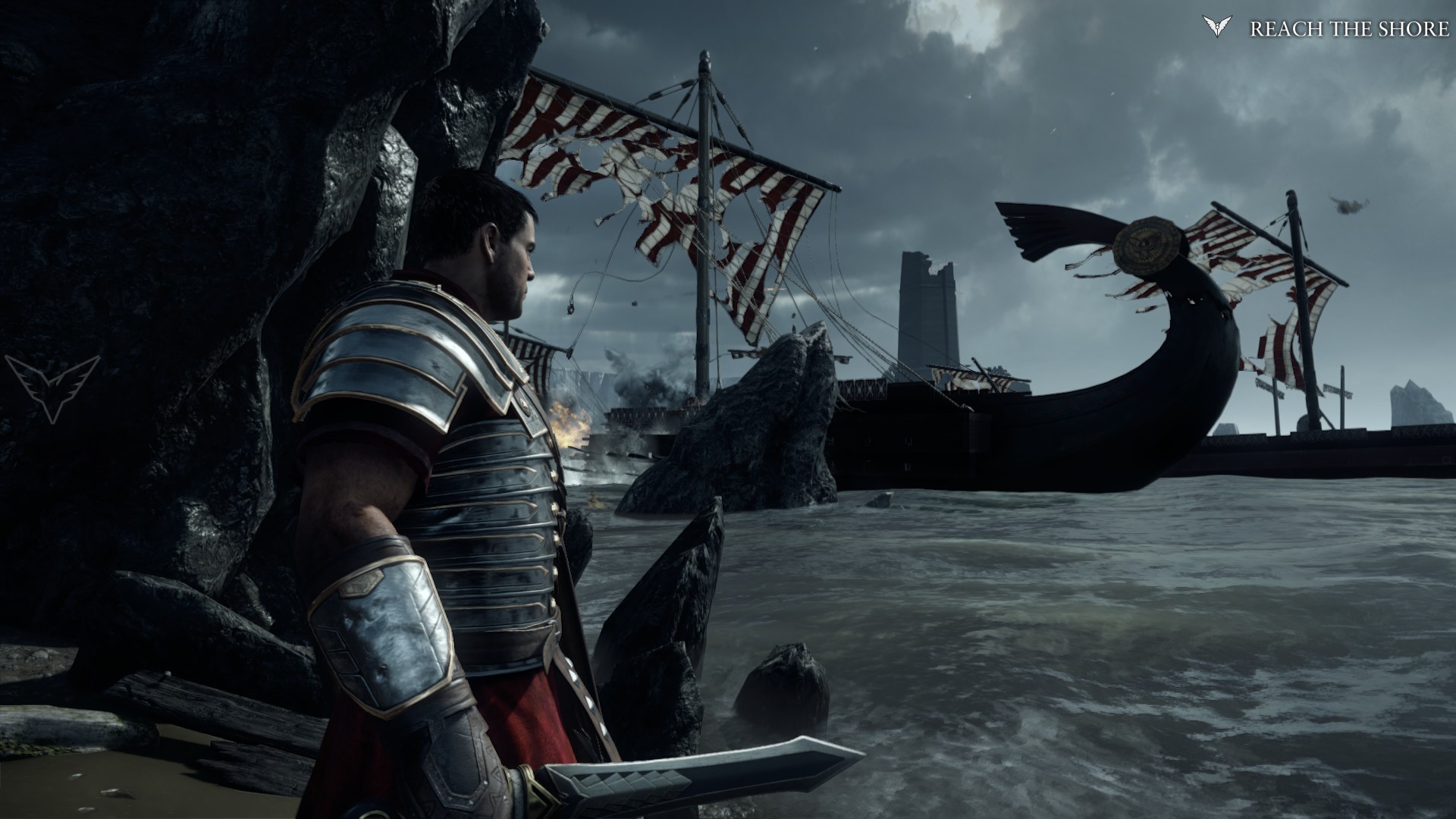Image resolution: width=1456 pixels, height=819 pixels.
Task: Click the faint eagle emblem watermark
Action: pyautogui.click(x=52, y=386)
